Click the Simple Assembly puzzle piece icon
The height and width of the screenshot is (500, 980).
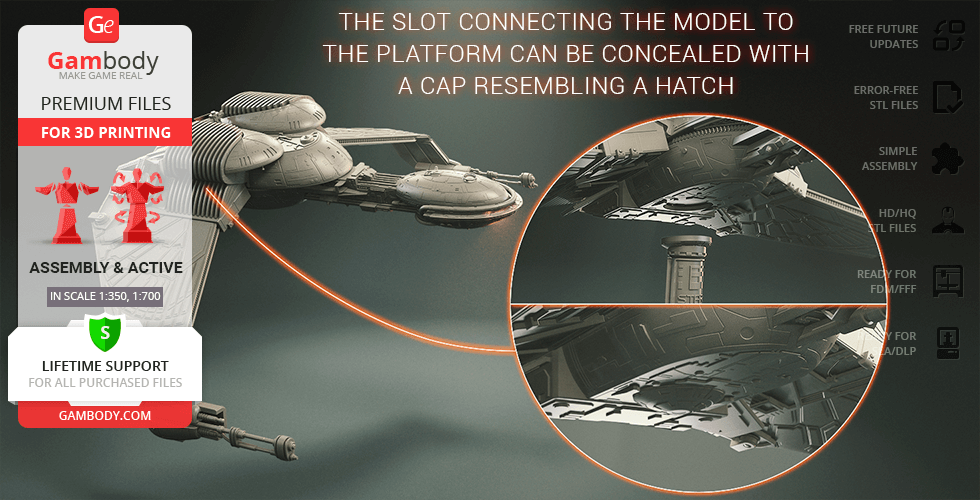pos(946,158)
